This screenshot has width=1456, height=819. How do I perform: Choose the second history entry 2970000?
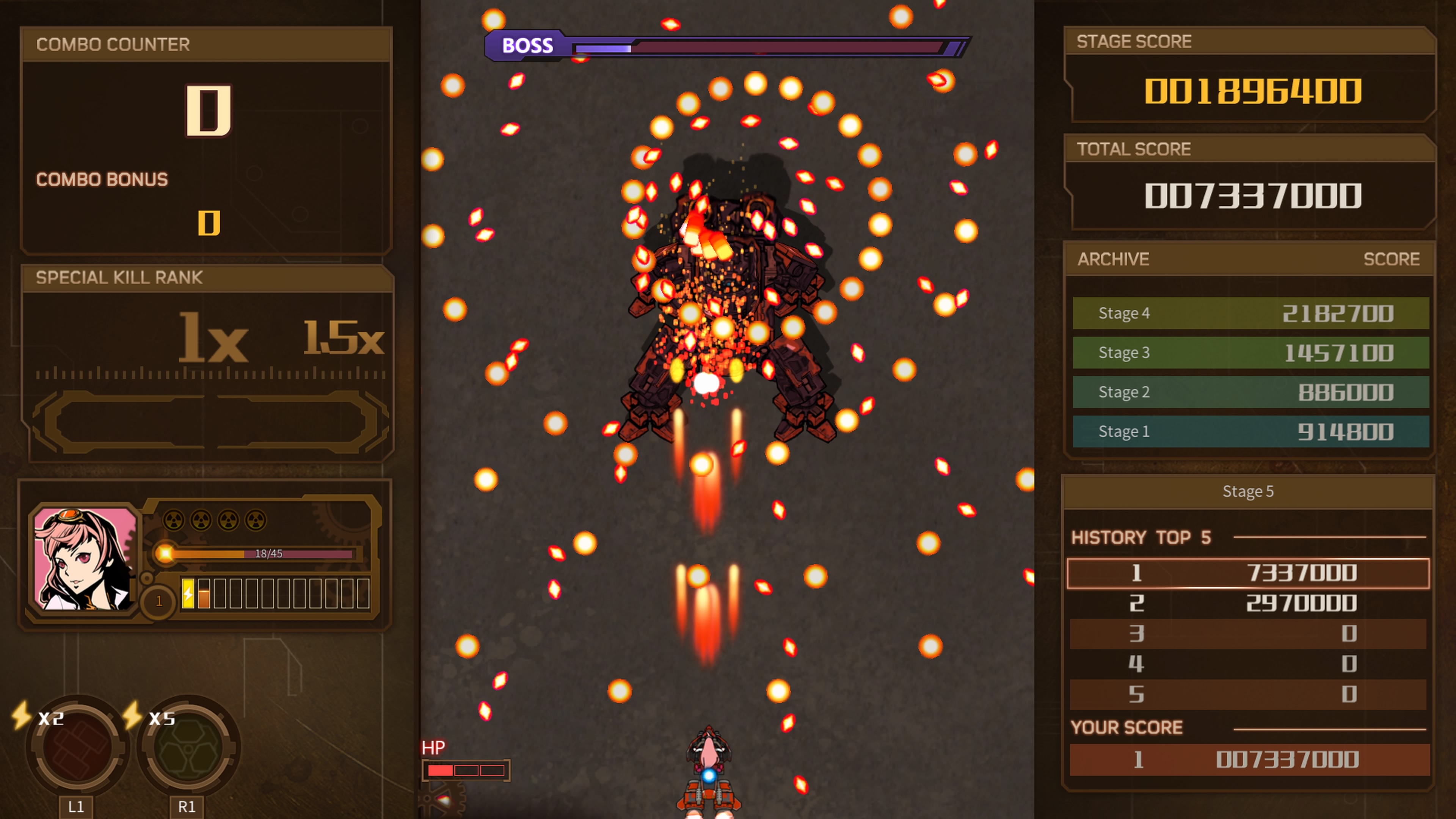[x=1247, y=603]
